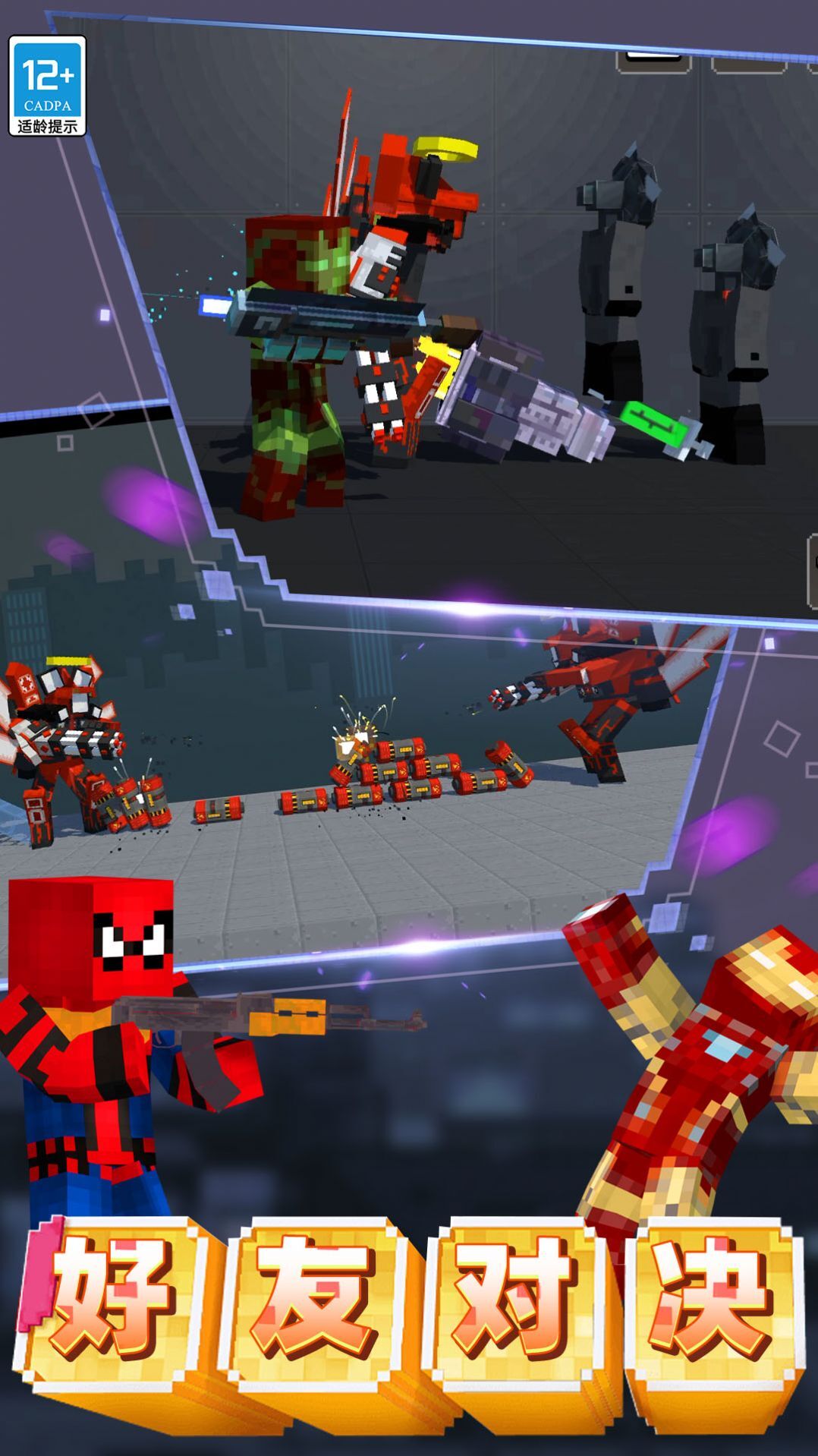818x1456 pixels.
Task: Open the CADPA 12+ age rating notice
Action: coord(47,86)
